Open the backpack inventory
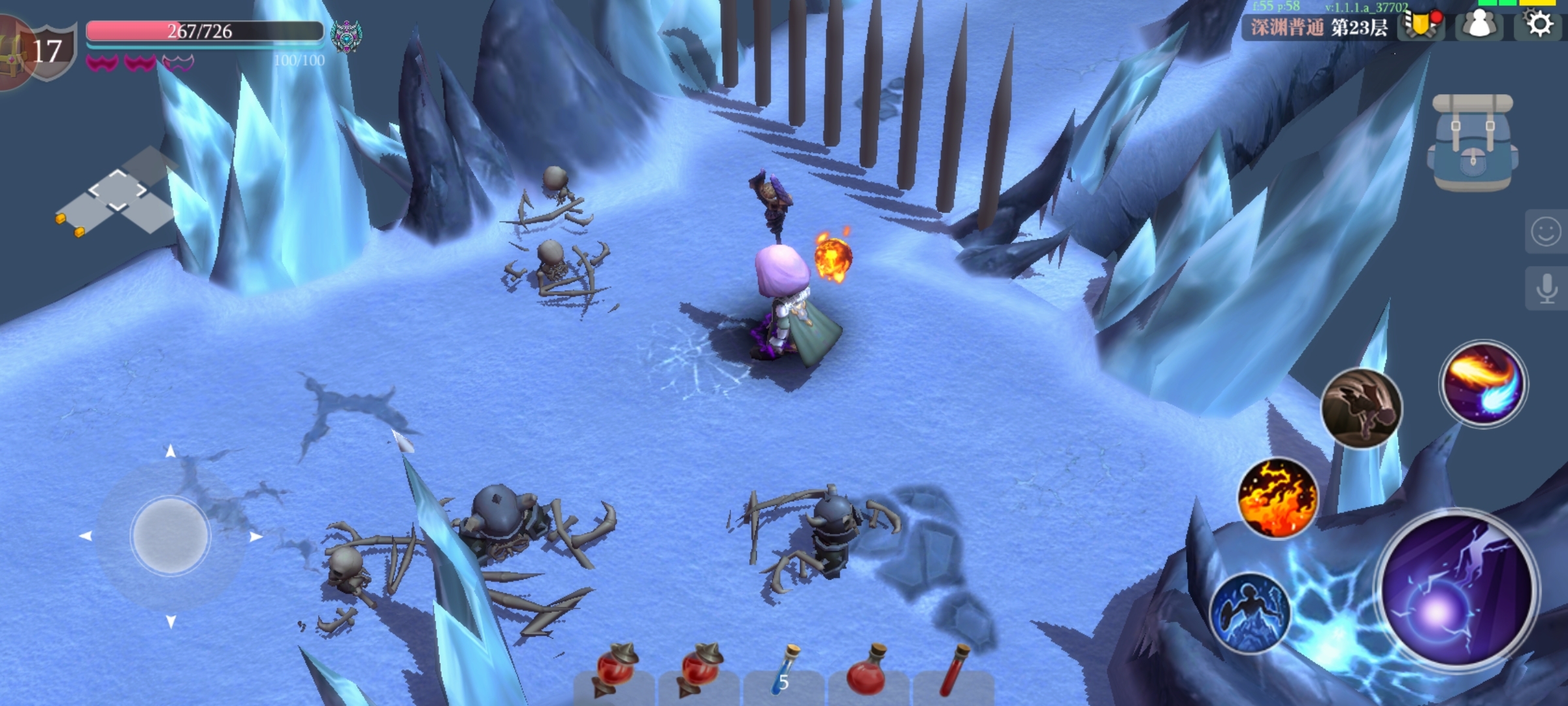The width and height of the screenshot is (1568, 706). click(1473, 143)
